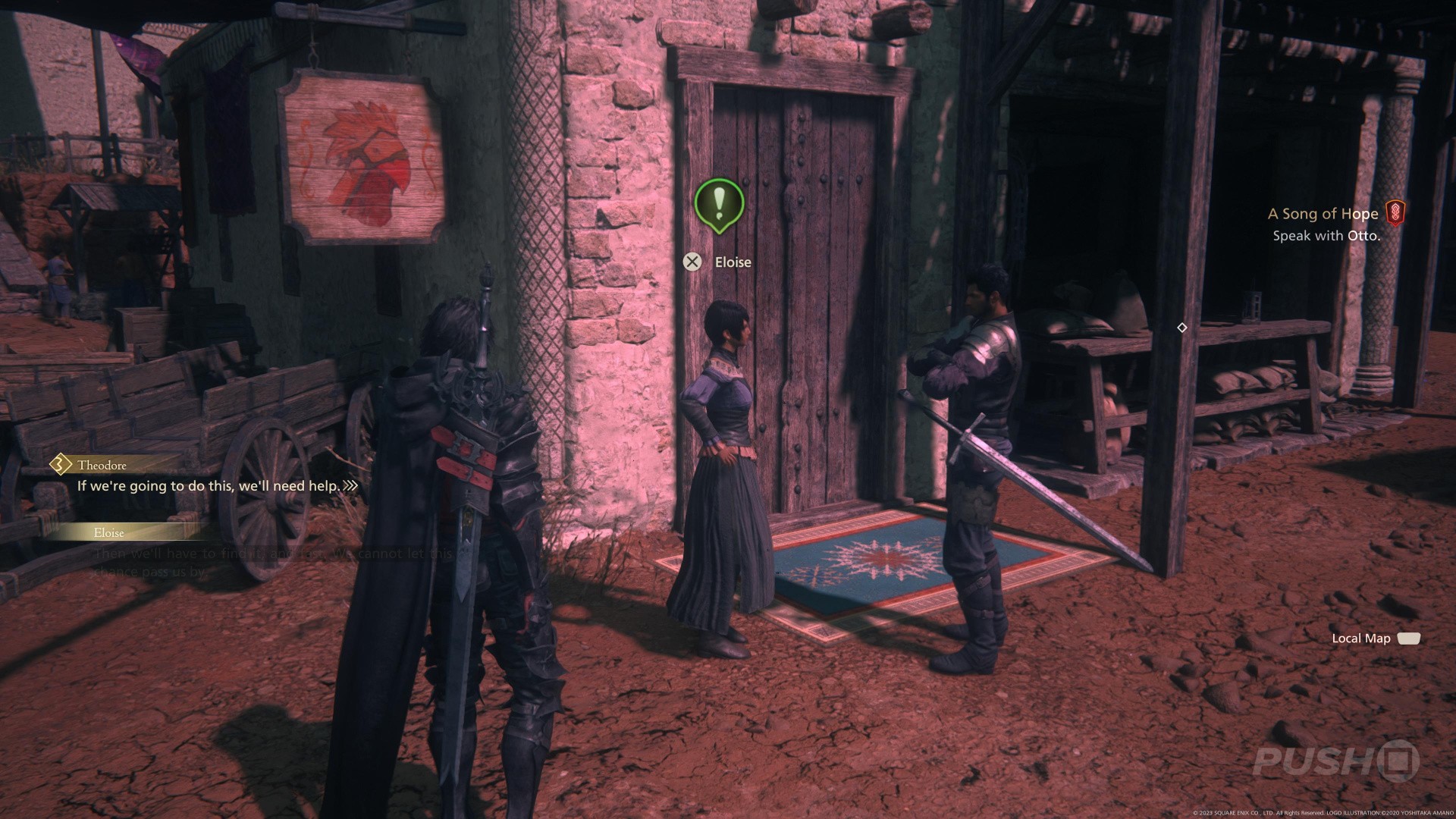Click the chevron icon before Theodore's name
This screenshot has width=1456, height=819.
click(59, 465)
